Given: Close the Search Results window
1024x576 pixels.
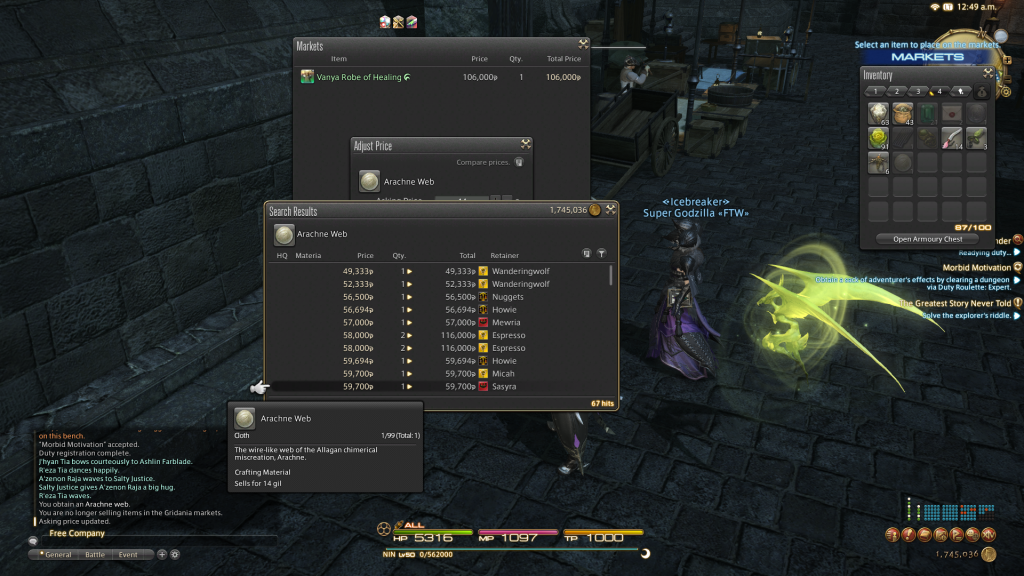Looking at the screenshot, I should pos(611,210).
